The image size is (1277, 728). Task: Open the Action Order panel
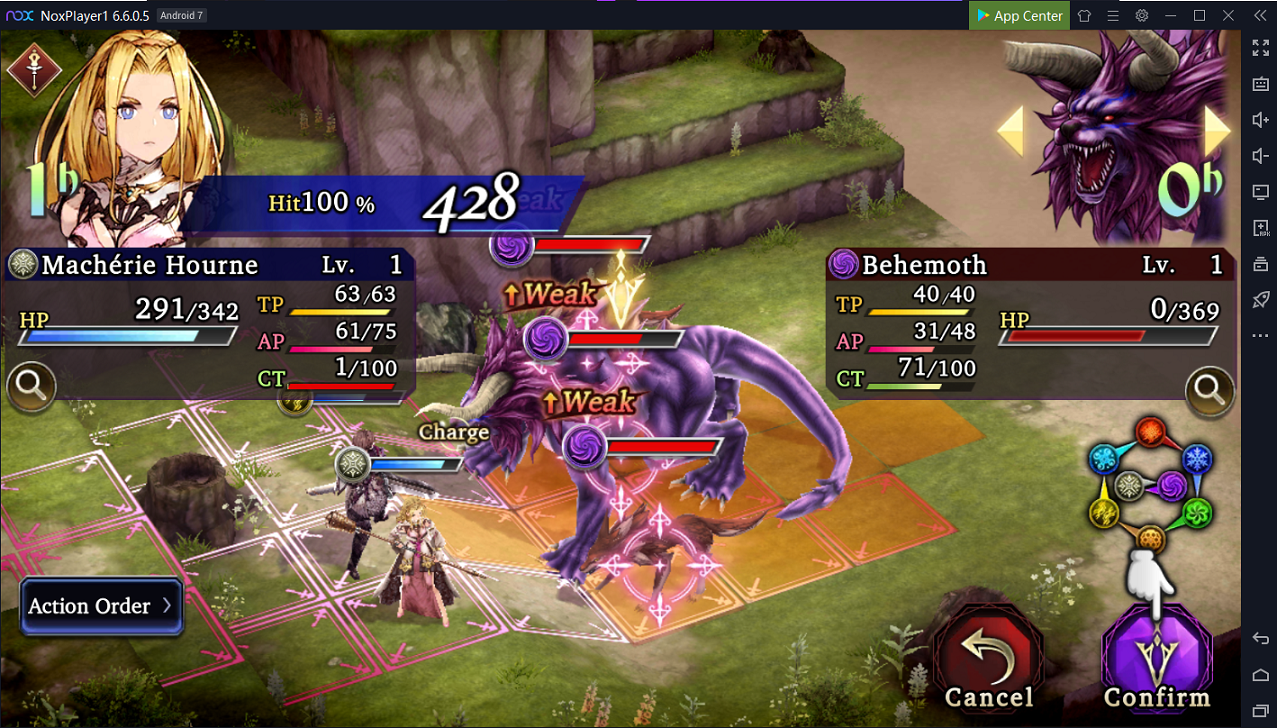[x=101, y=606]
